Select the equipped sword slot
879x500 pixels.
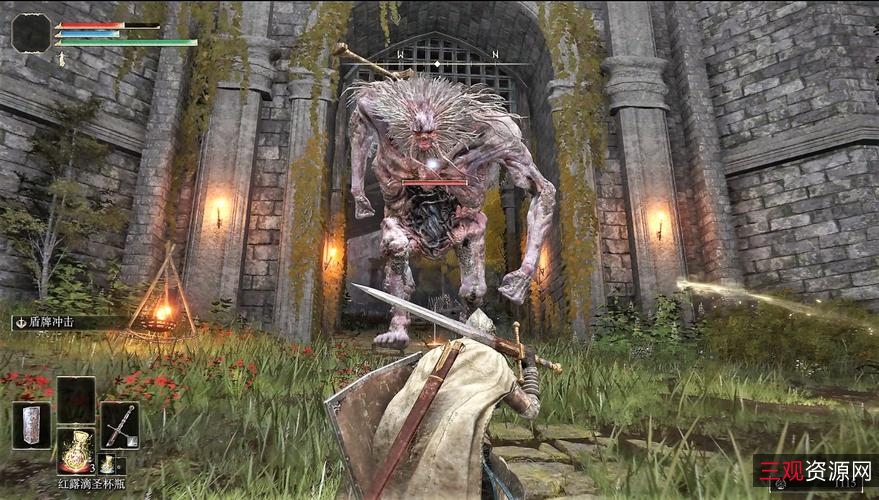click(119, 425)
